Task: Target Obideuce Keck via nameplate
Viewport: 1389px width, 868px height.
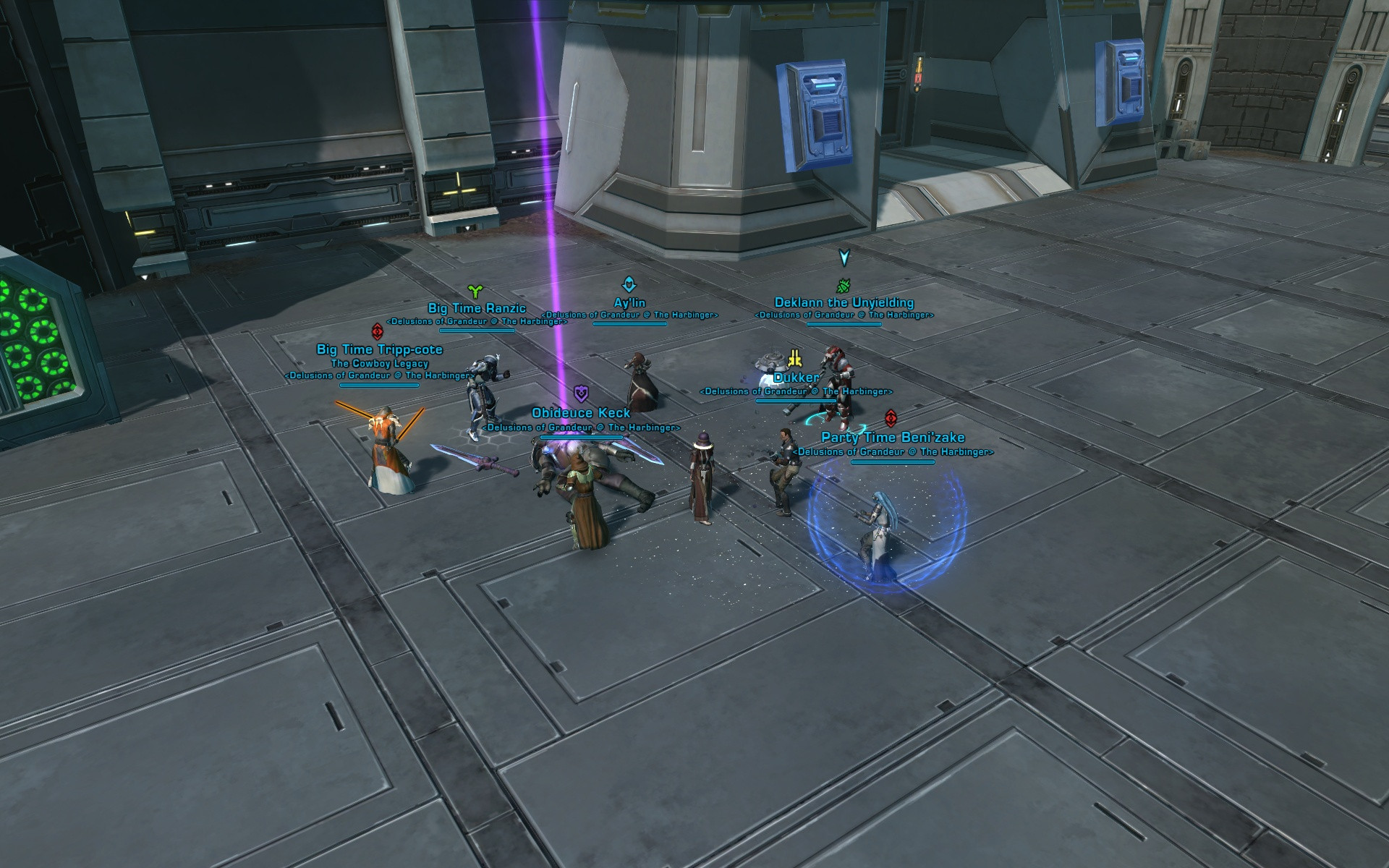Action: 581,413
